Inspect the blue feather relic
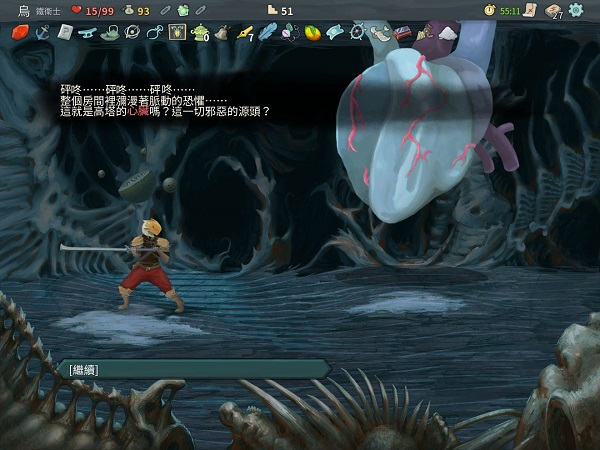Image resolution: width=600 pixels, height=450 pixels. [x=267, y=32]
